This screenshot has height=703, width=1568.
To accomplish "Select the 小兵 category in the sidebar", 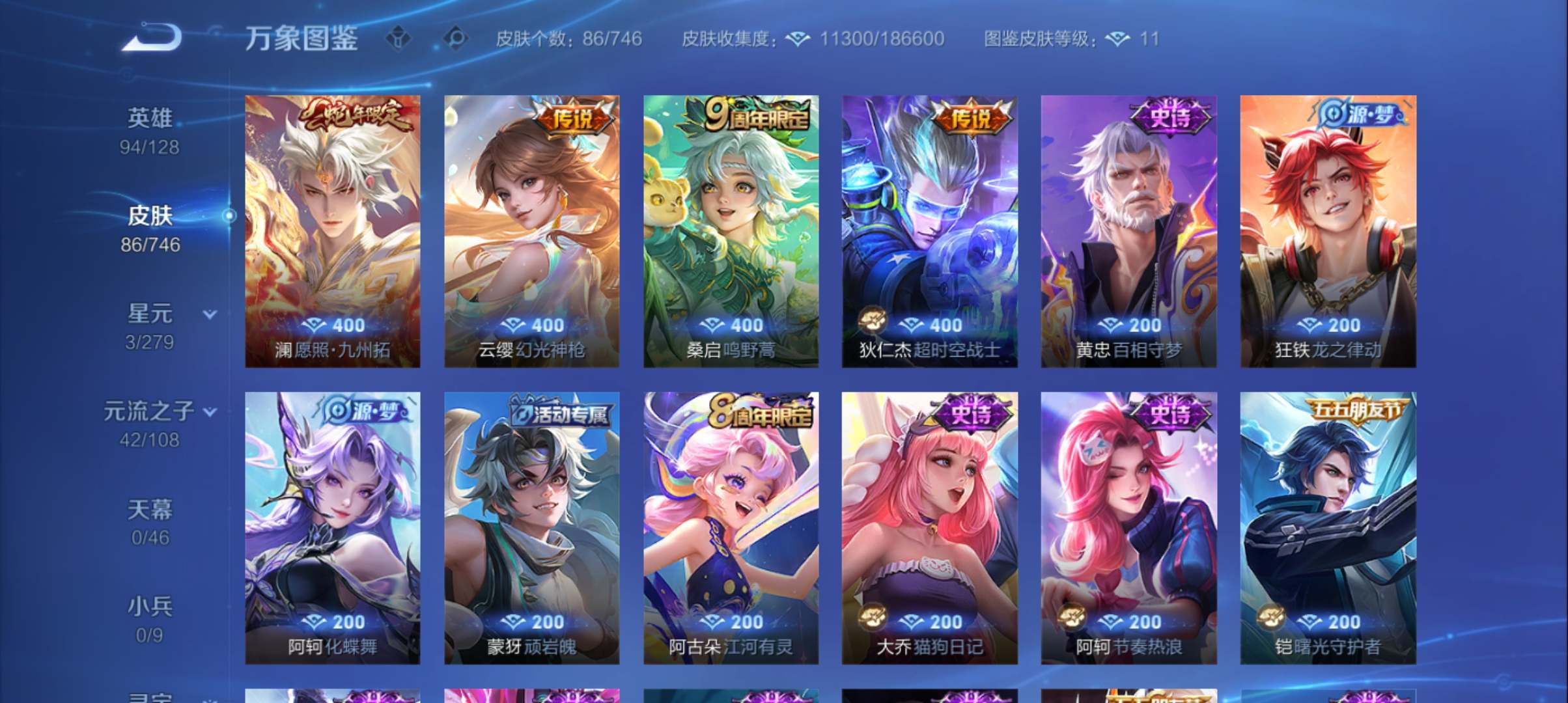I will 151,607.
